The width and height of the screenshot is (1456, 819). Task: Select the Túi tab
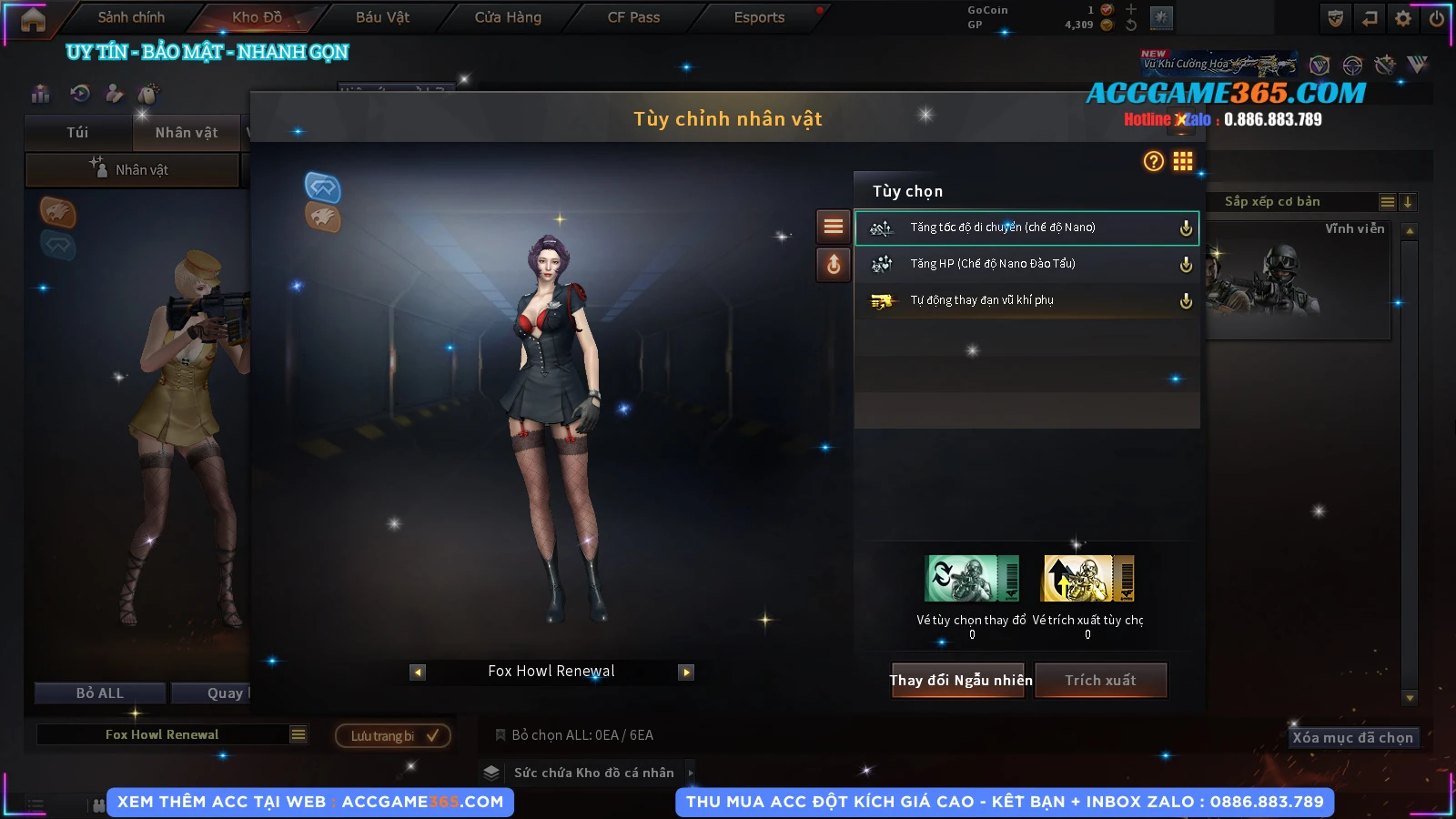click(x=77, y=133)
